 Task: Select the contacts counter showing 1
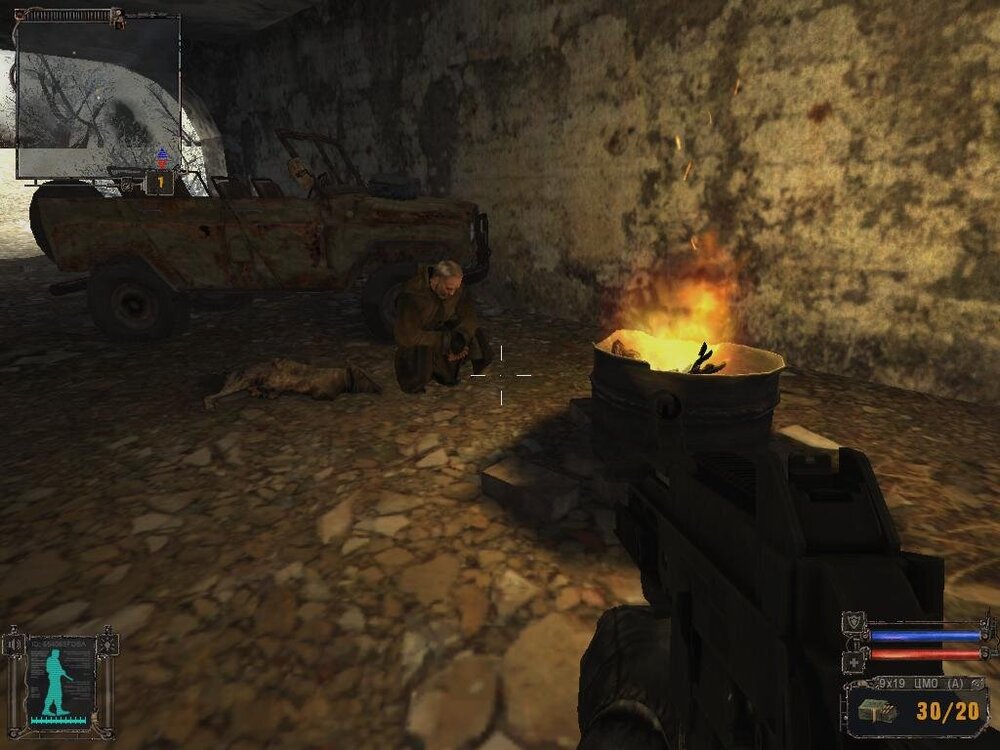[159, 183]
